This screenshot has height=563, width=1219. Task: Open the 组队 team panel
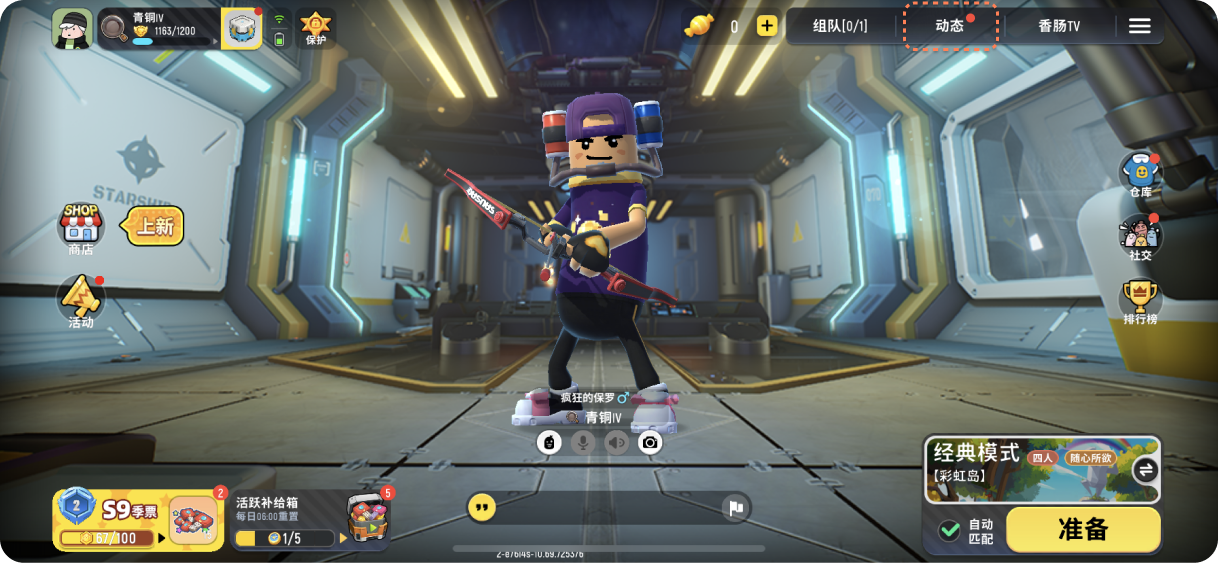coord(840,26)
